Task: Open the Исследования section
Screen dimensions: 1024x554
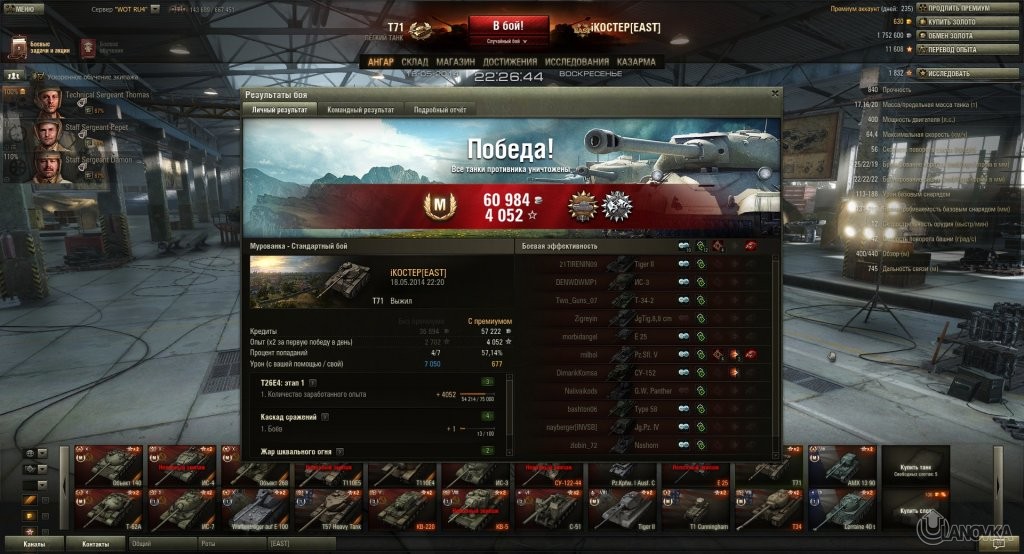Action: pos(578,62)
